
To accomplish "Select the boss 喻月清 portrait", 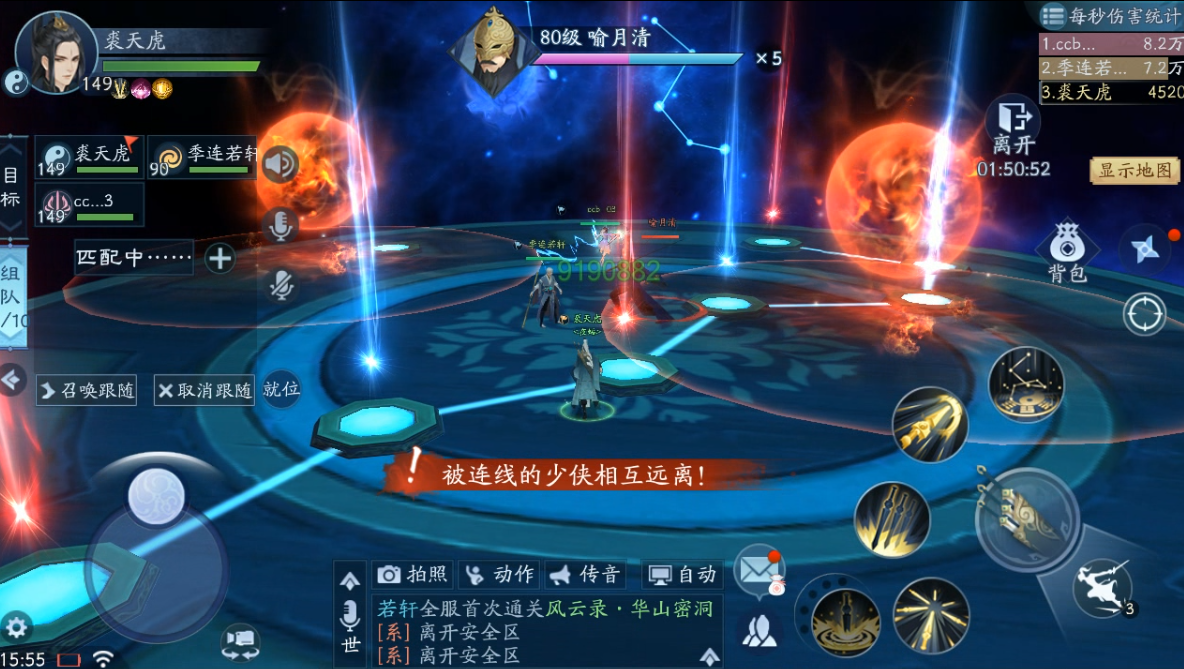I will pyautogui.click(x=489, y=50).
